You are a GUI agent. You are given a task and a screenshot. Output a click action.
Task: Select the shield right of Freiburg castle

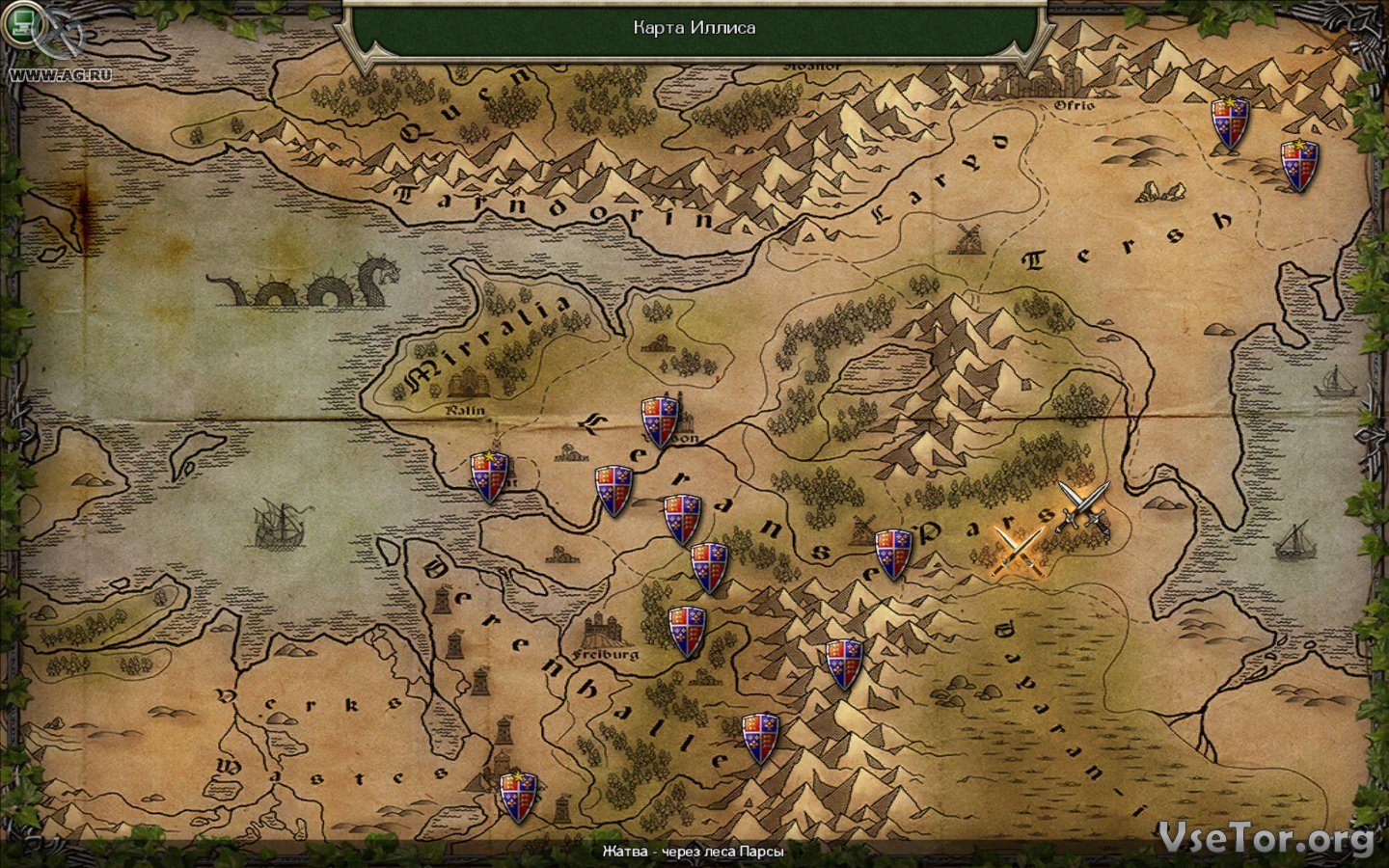click(687, 631)
